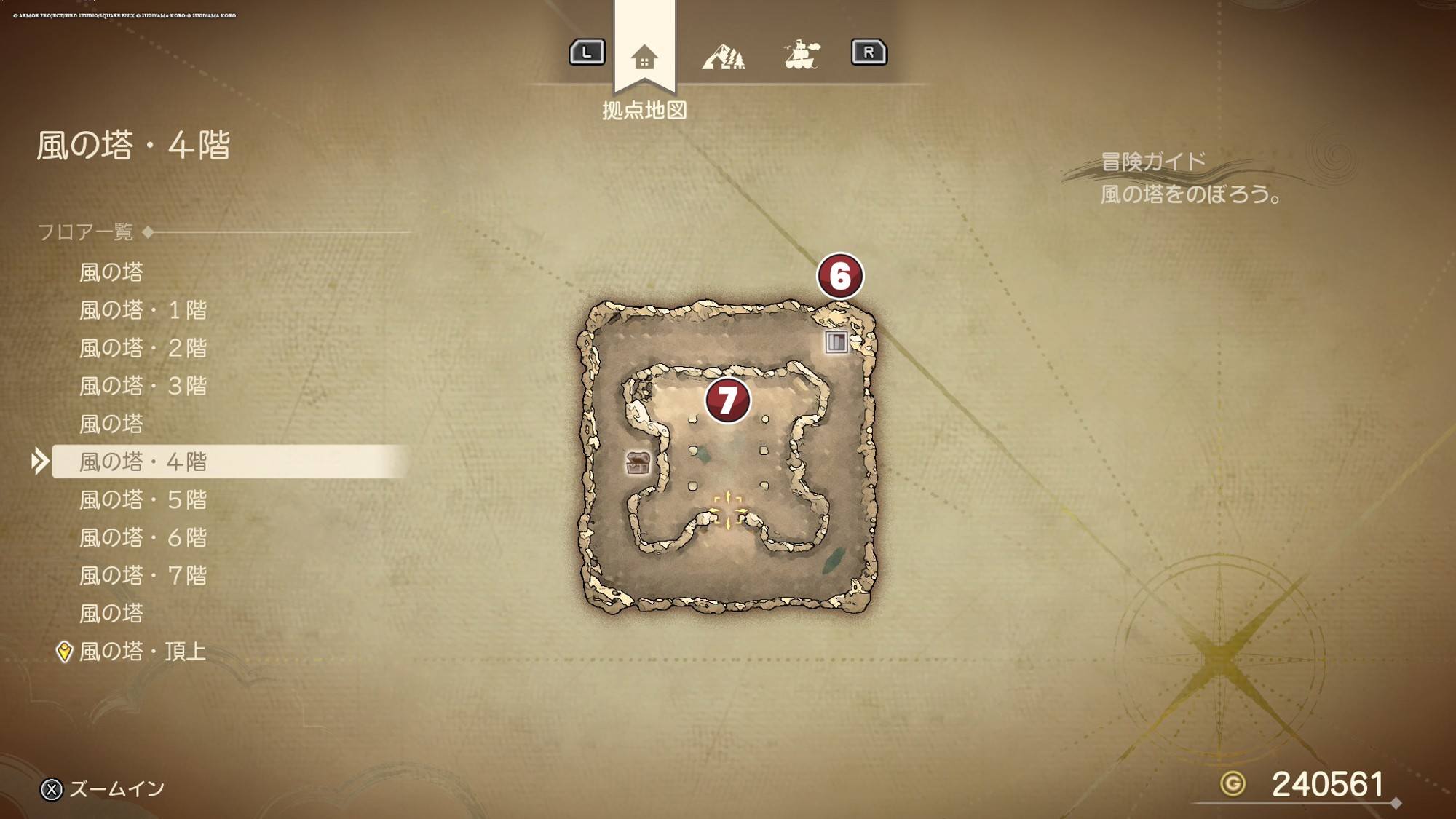Show the 風の塔・6階 floor map
This screenshot has height=819, width=1456.
pyautogui.click(x=143, y=537)
